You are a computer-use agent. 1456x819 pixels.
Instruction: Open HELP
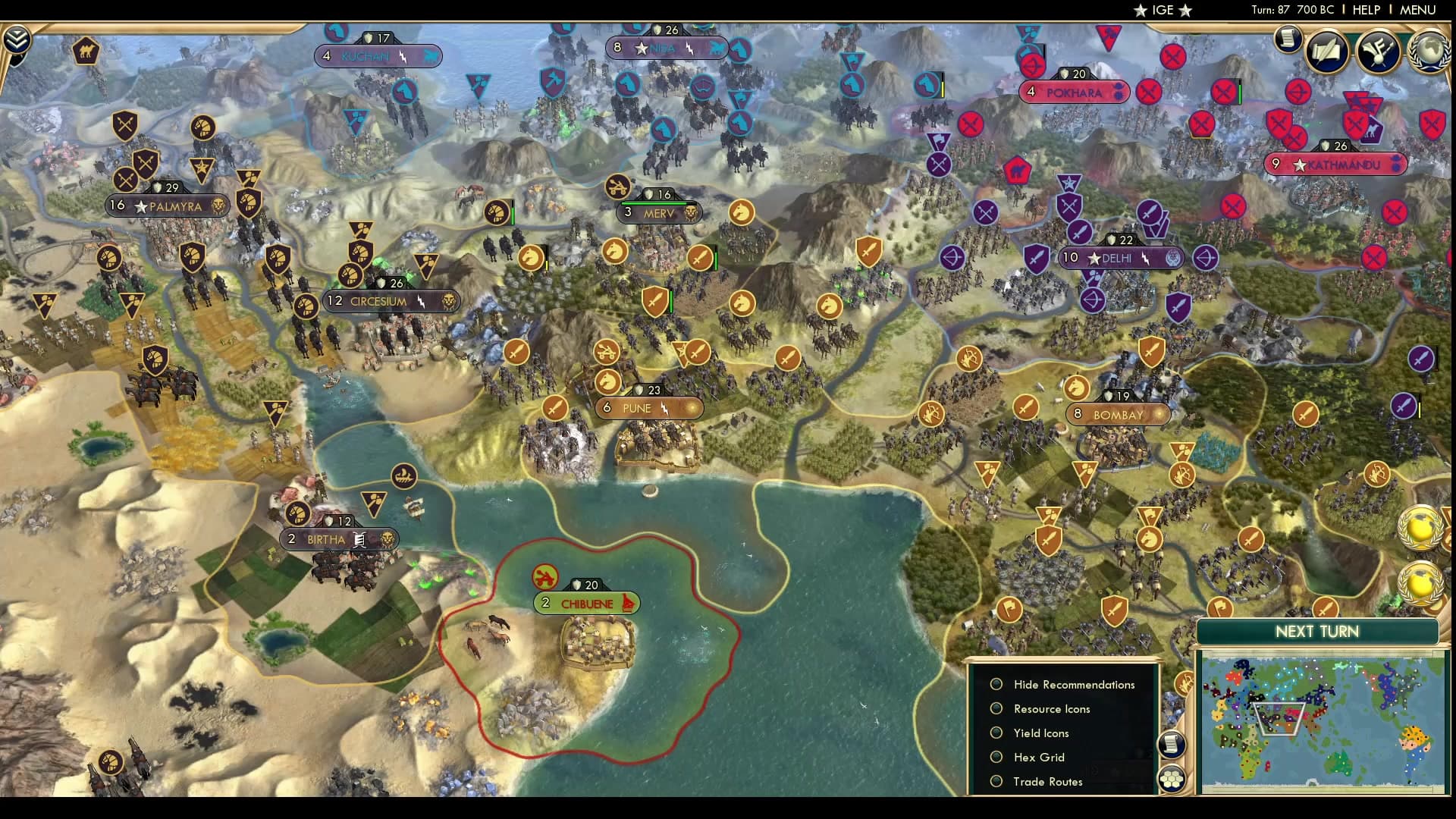(x=1365, y=10)
